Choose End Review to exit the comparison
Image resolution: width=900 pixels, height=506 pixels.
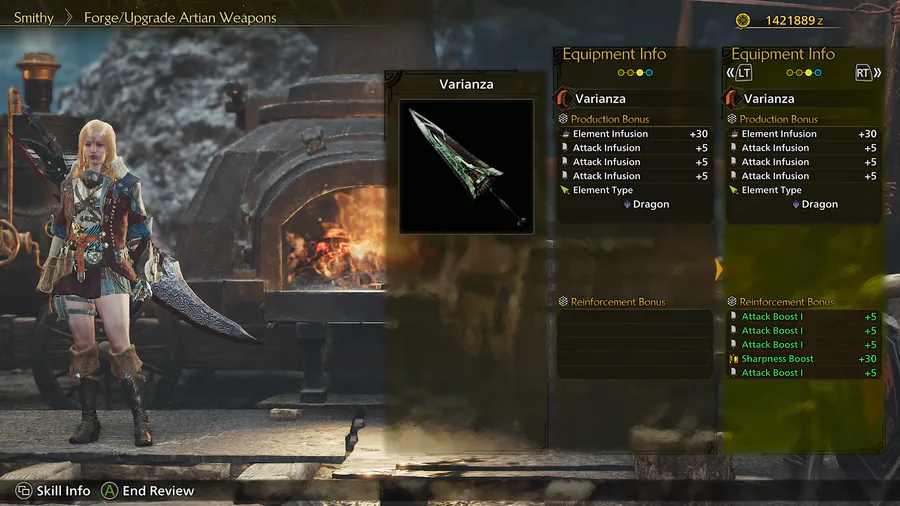click(x=148, y=491)
